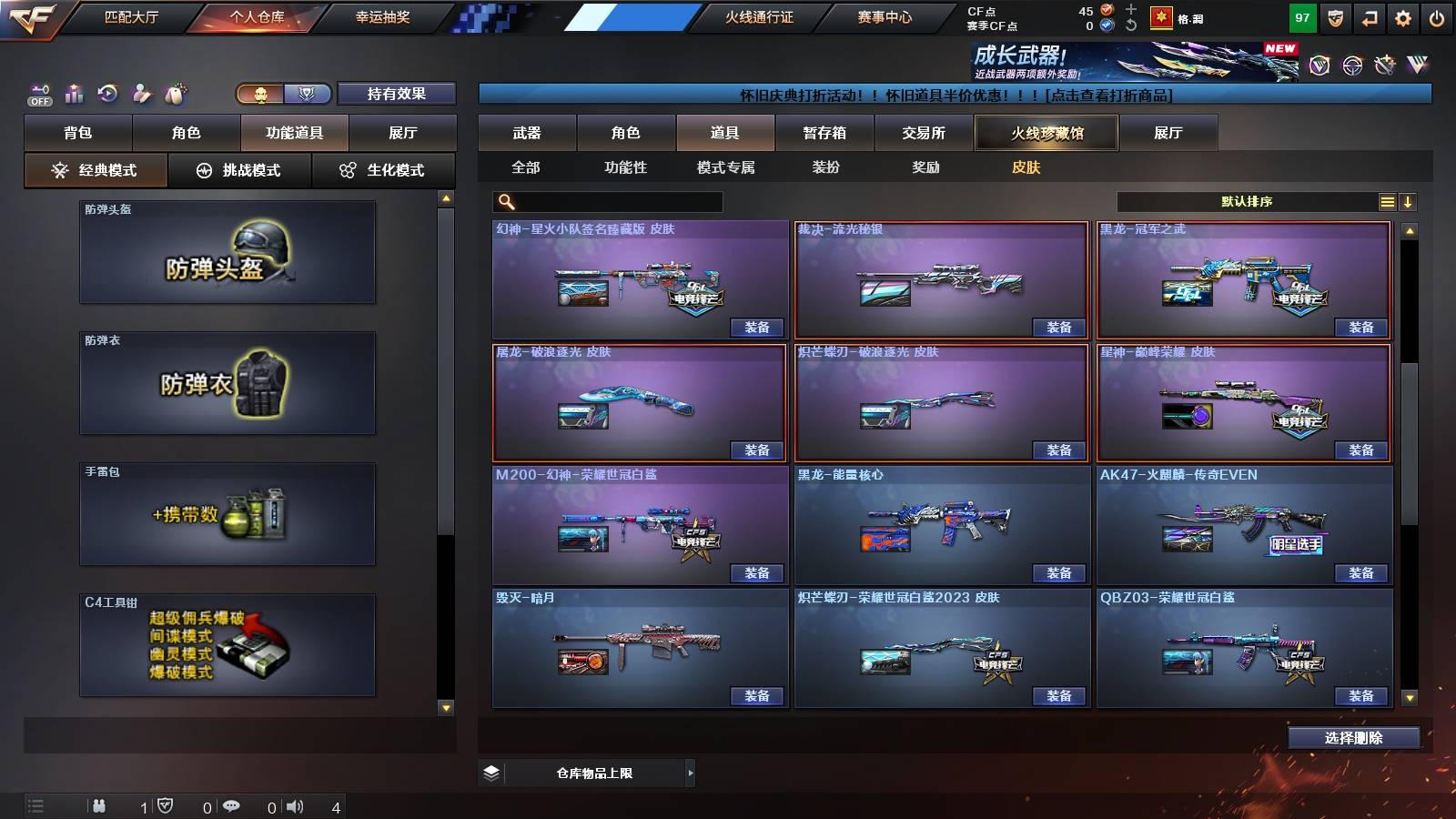
Task: Click the replay/history circular arrow icon
Action: [x=106, y=91]
